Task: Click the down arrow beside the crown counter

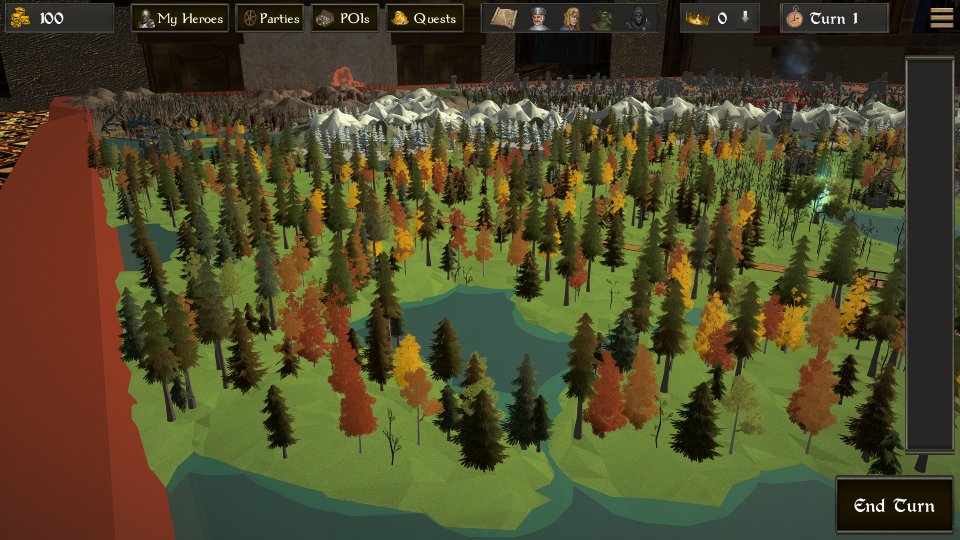Action: coord(745,18)
